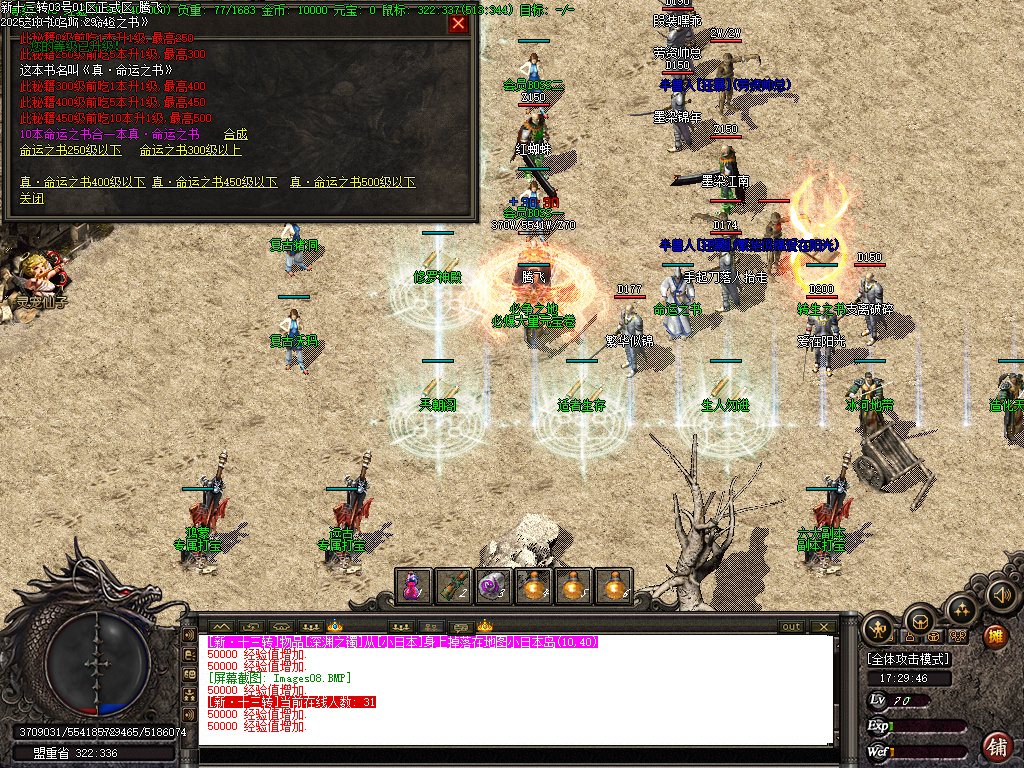This screenshot has height=768, width=1024.
Task: Close the chat panel with its X button
Action: (823, 626)
